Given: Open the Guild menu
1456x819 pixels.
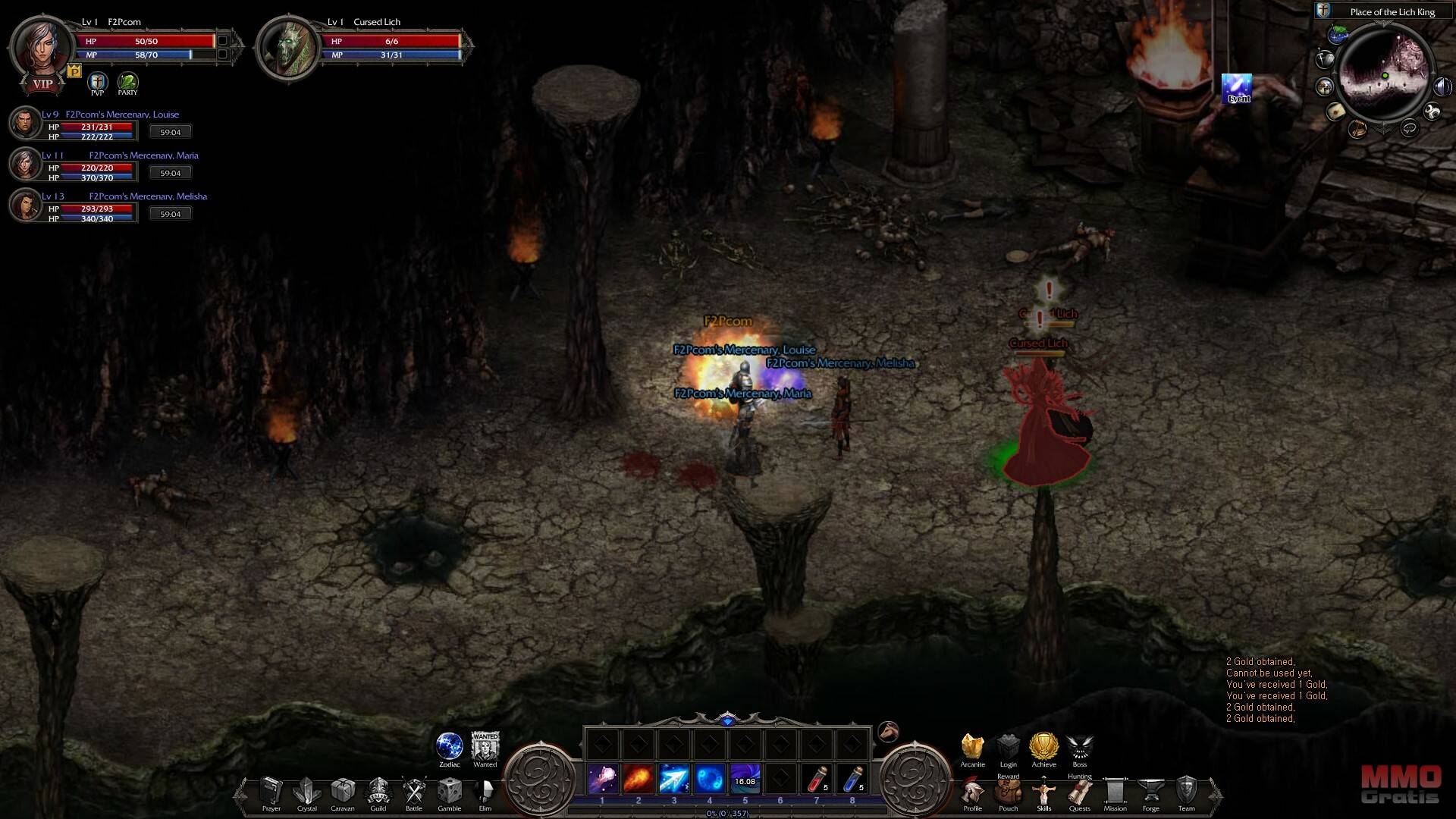Looking at the screenshot, I should tap(378, 792).
